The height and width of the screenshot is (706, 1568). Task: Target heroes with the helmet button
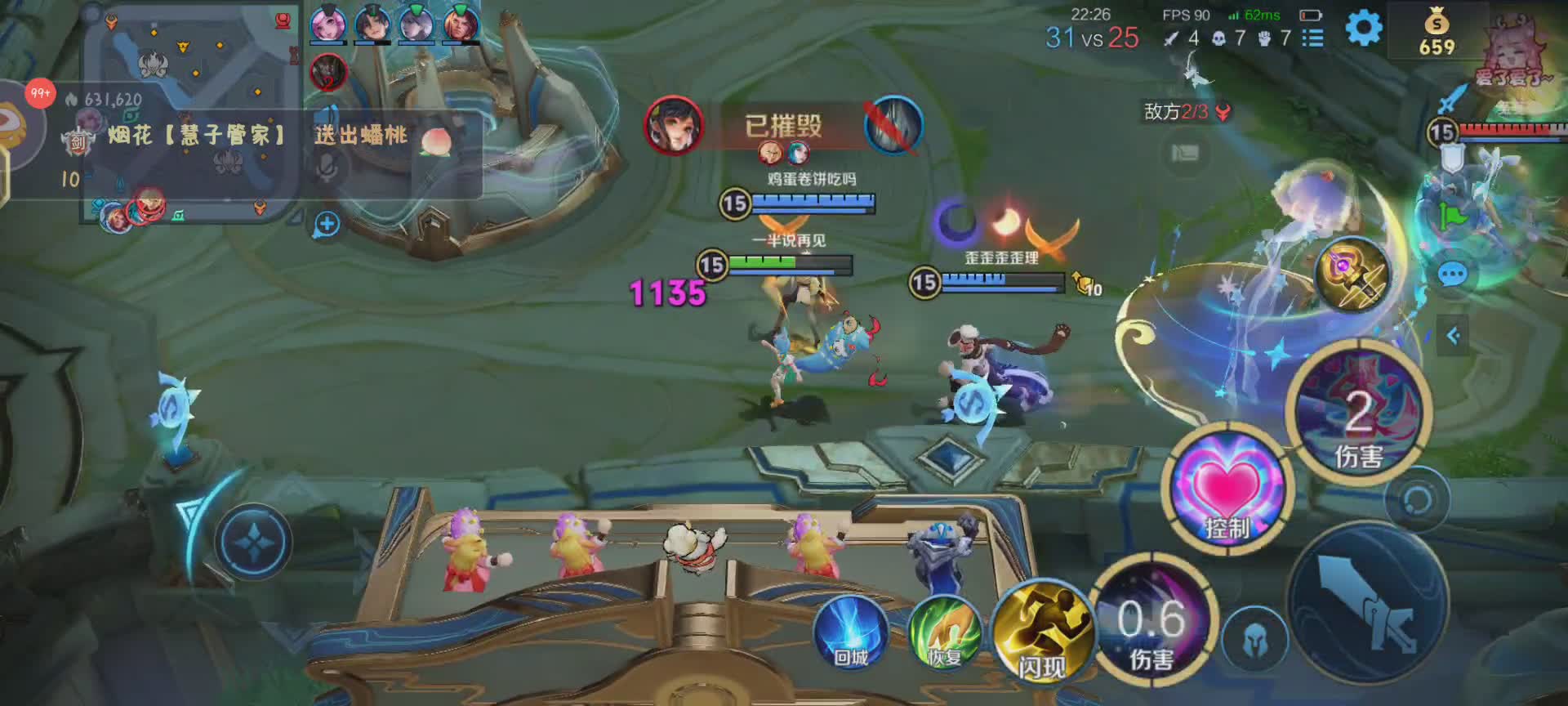1255,641
